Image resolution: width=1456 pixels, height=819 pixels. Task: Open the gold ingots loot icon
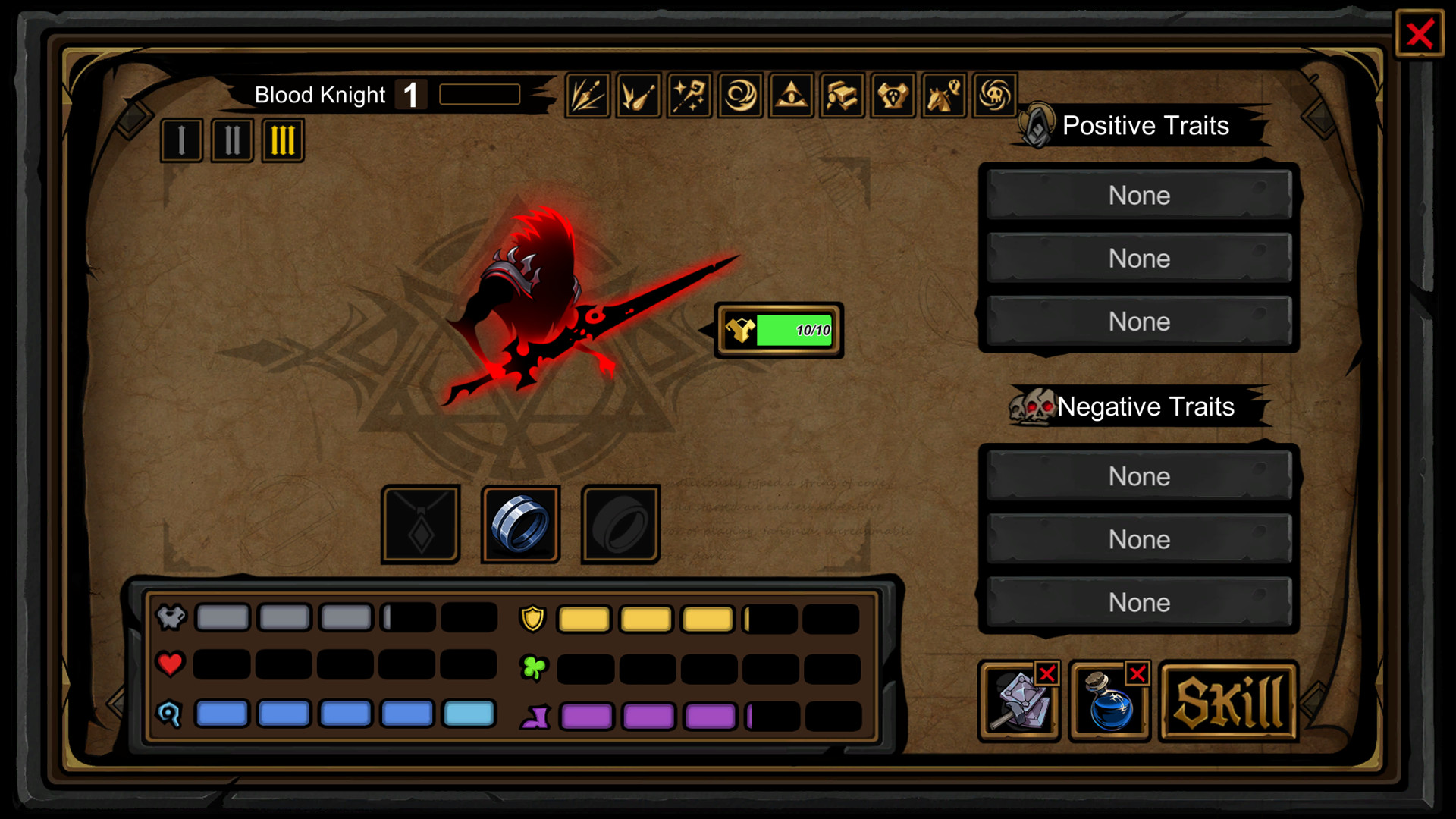pos(842,95)
